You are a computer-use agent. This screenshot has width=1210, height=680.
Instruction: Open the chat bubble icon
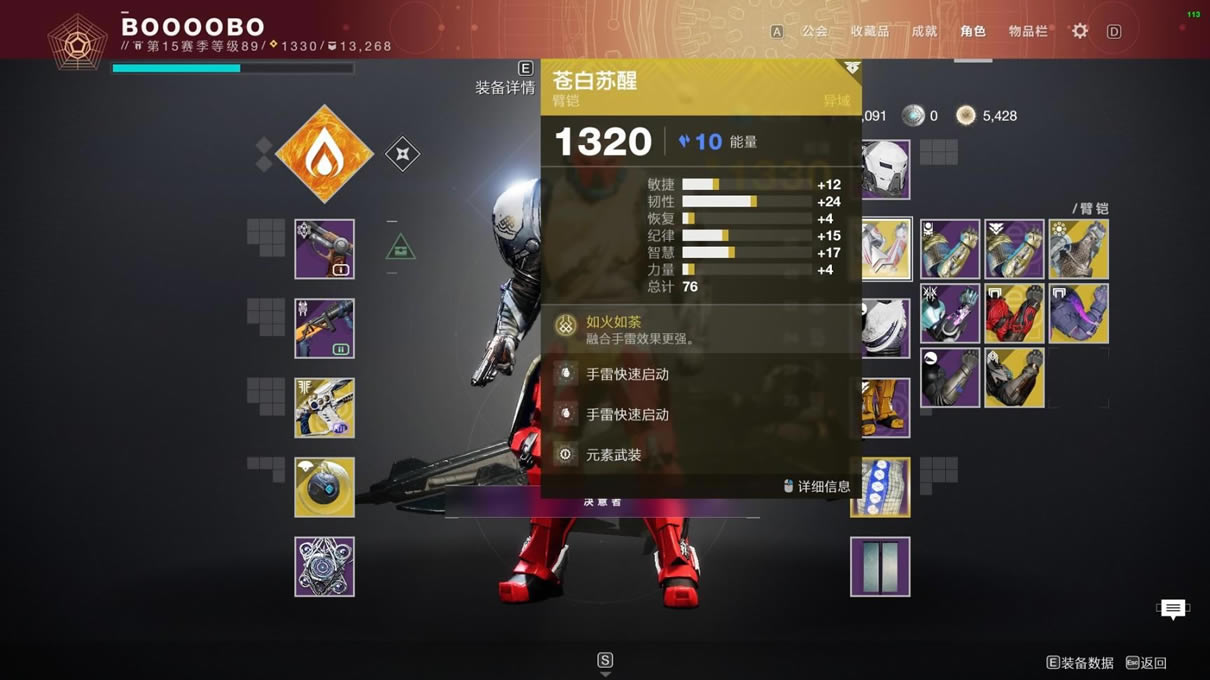tap(1173, 608)
